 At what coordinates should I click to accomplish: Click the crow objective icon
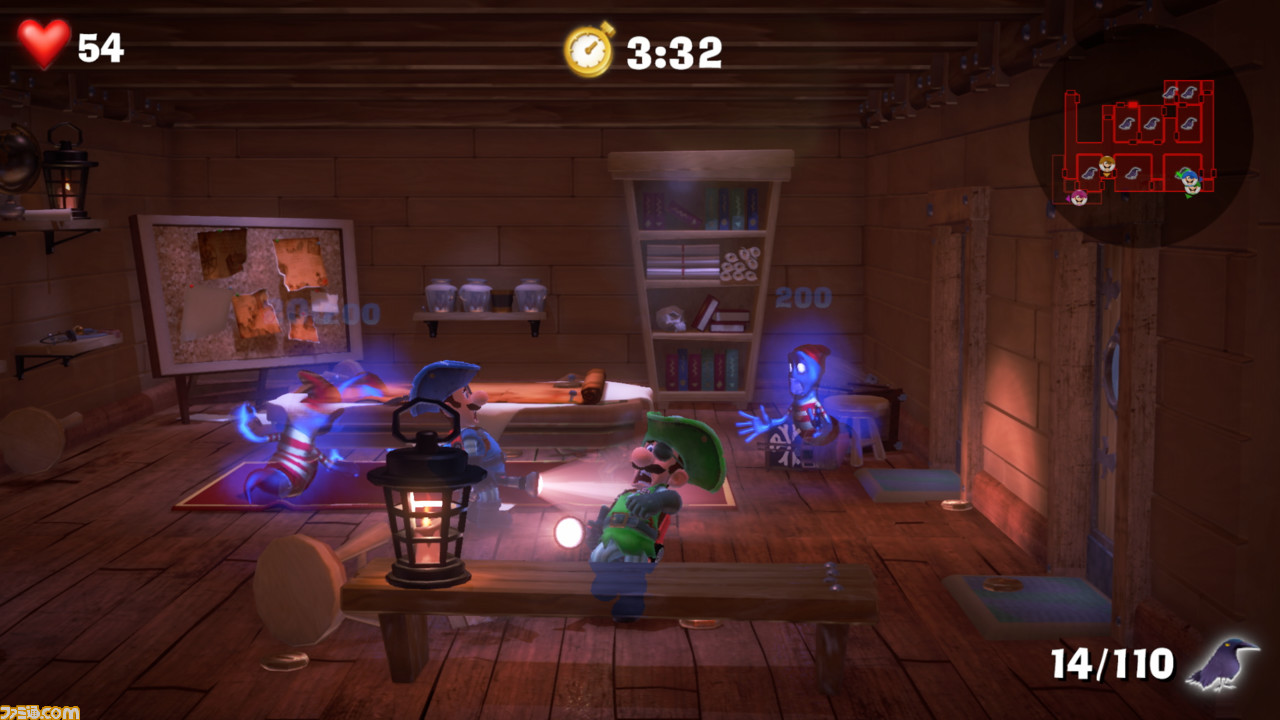click(x=1222, y=662)
